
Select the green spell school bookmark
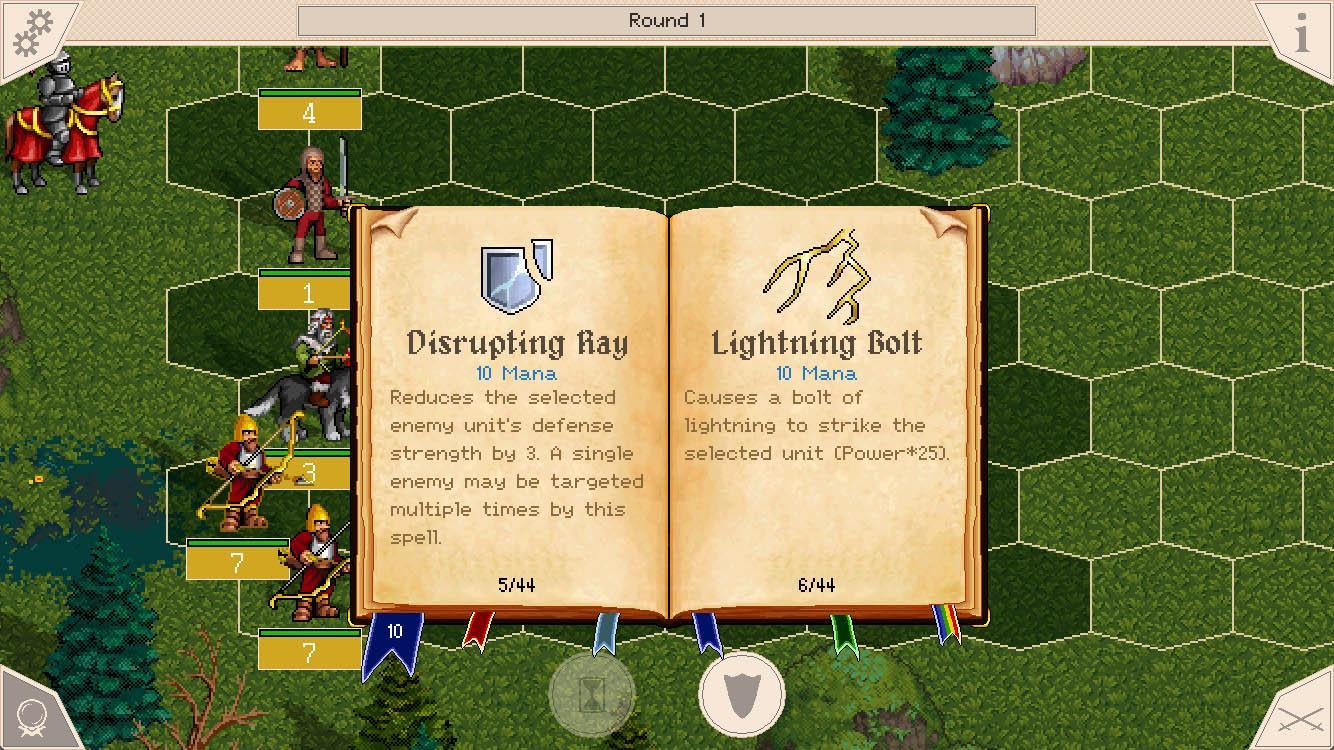pos(846,632)
